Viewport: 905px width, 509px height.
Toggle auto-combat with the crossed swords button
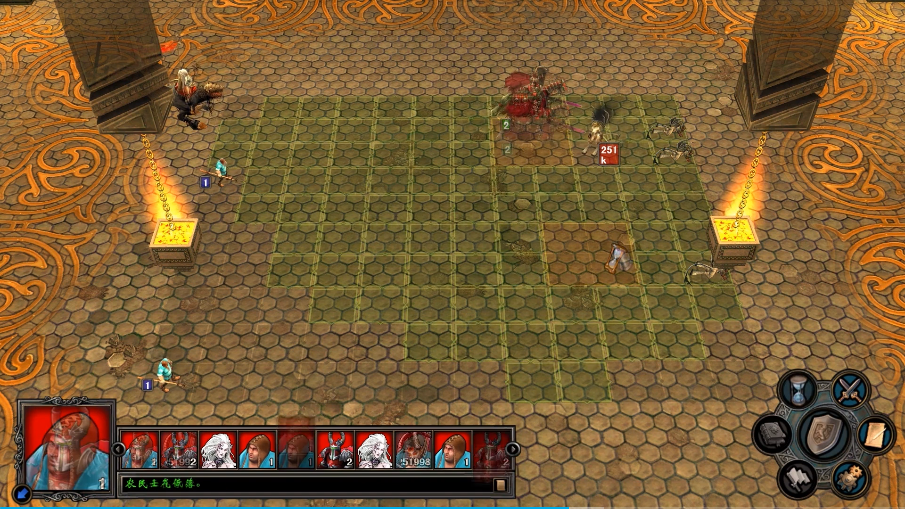tap(851, 388)
